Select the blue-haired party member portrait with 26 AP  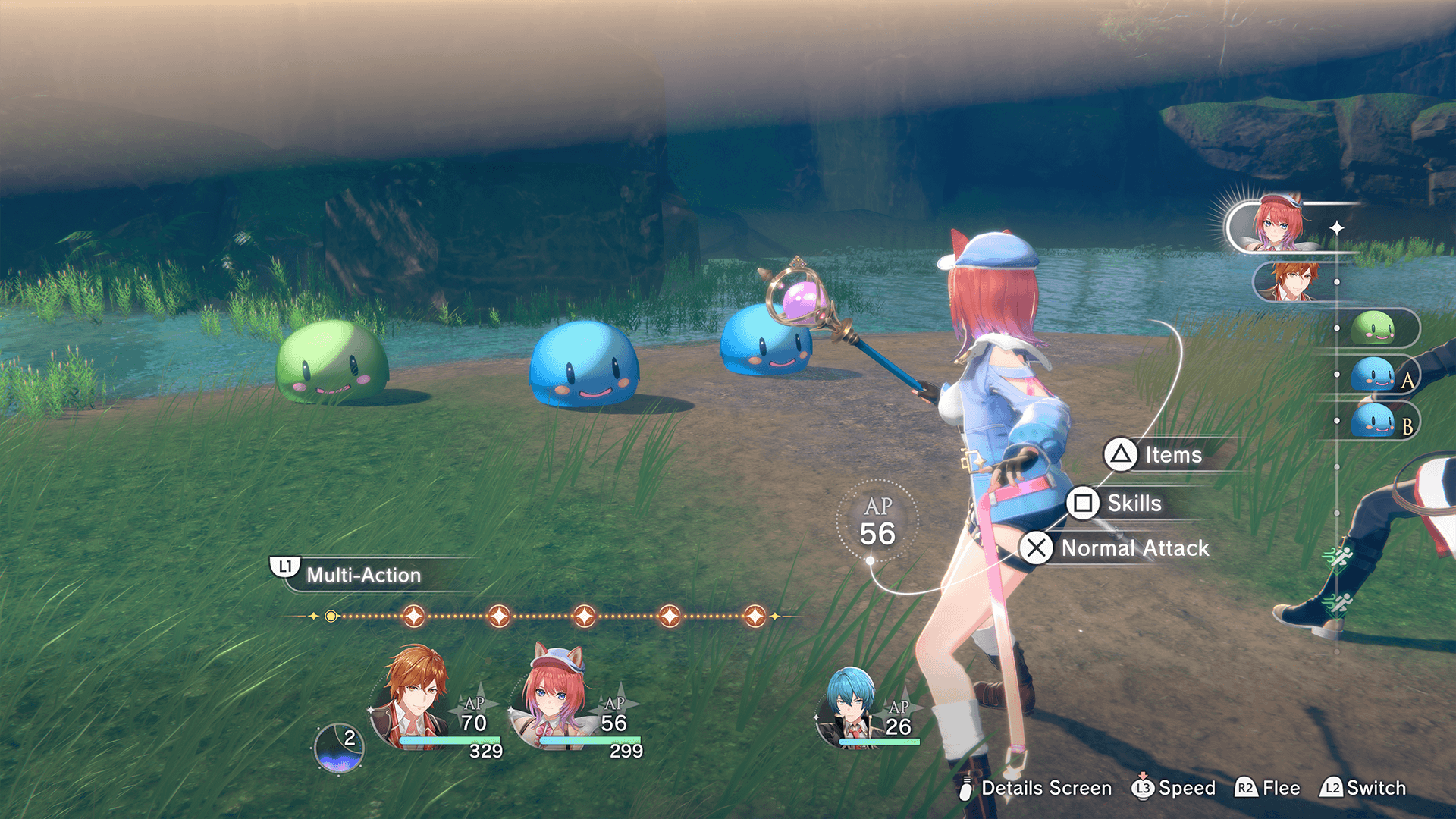click(849, 707)
